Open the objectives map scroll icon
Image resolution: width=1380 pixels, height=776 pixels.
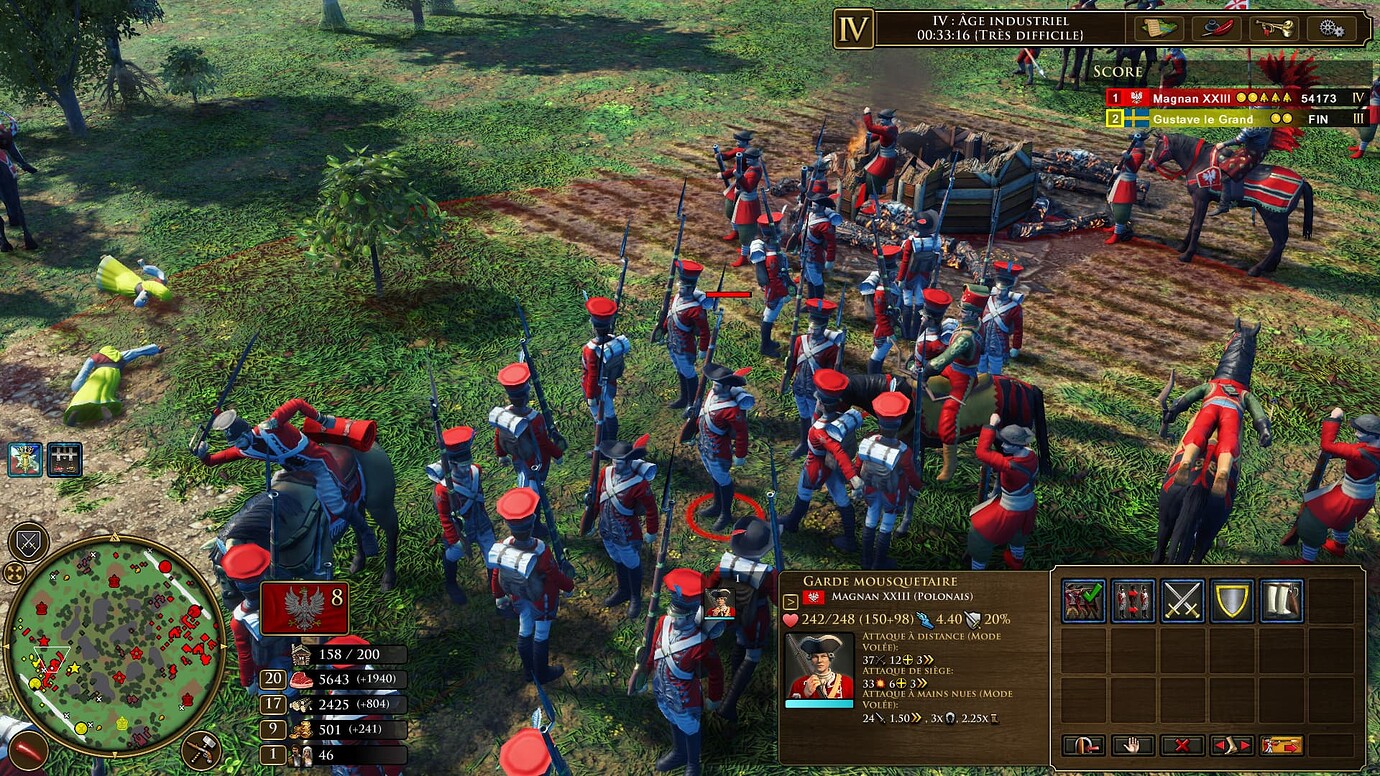coord(1157,28)
